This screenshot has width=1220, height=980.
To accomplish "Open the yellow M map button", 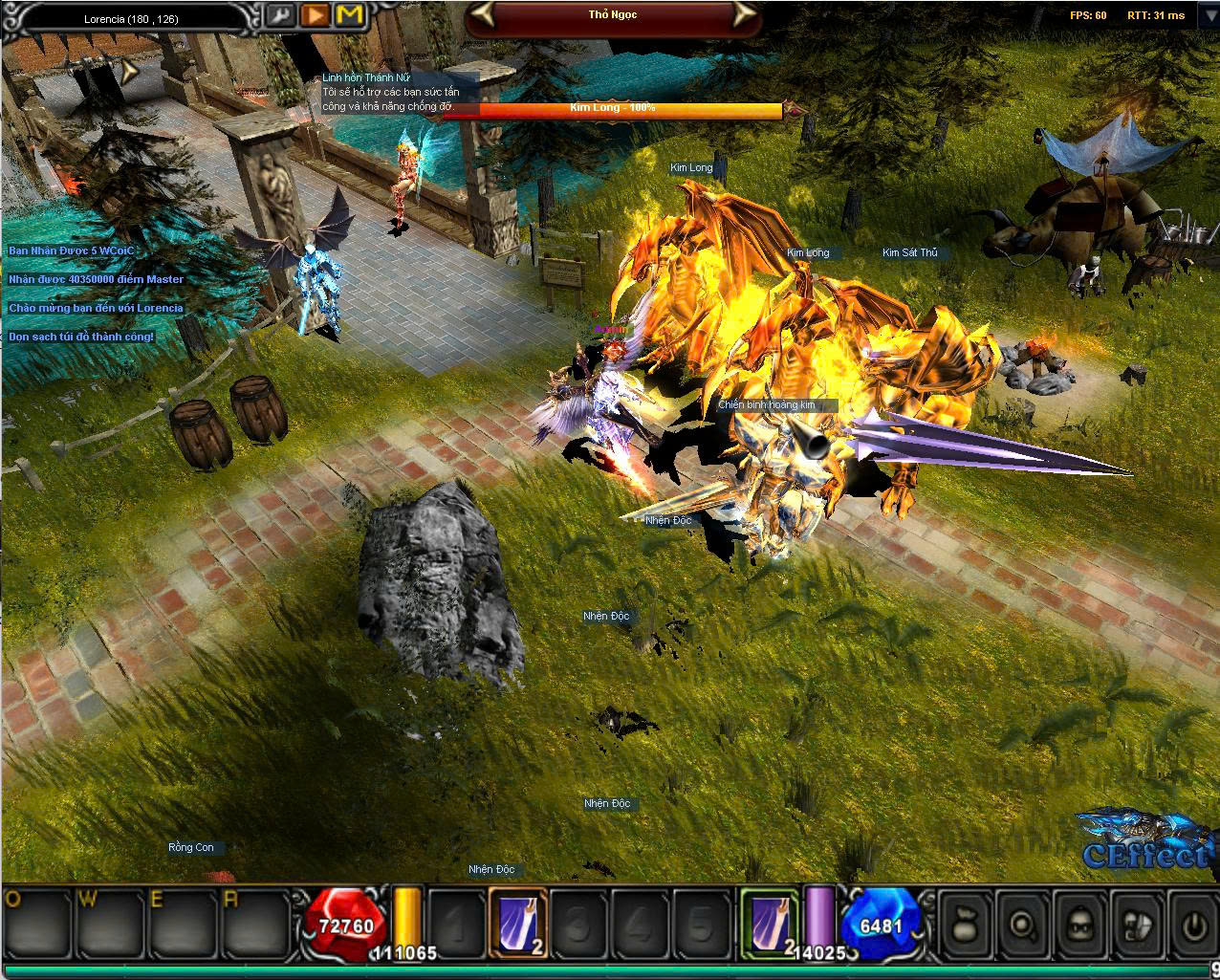I will (x=350, y=15).
